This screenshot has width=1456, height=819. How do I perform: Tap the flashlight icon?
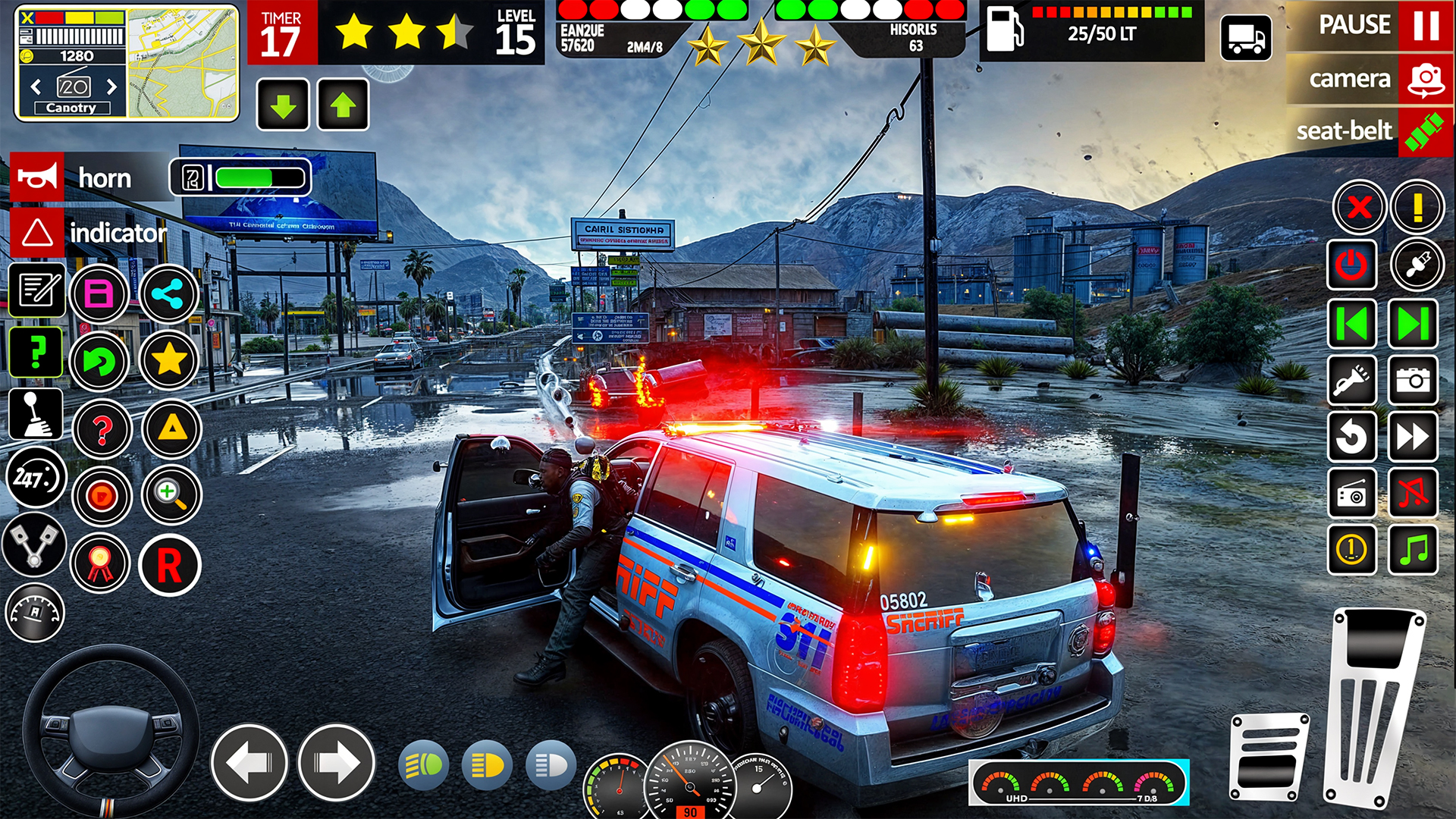coord(1353,381)
